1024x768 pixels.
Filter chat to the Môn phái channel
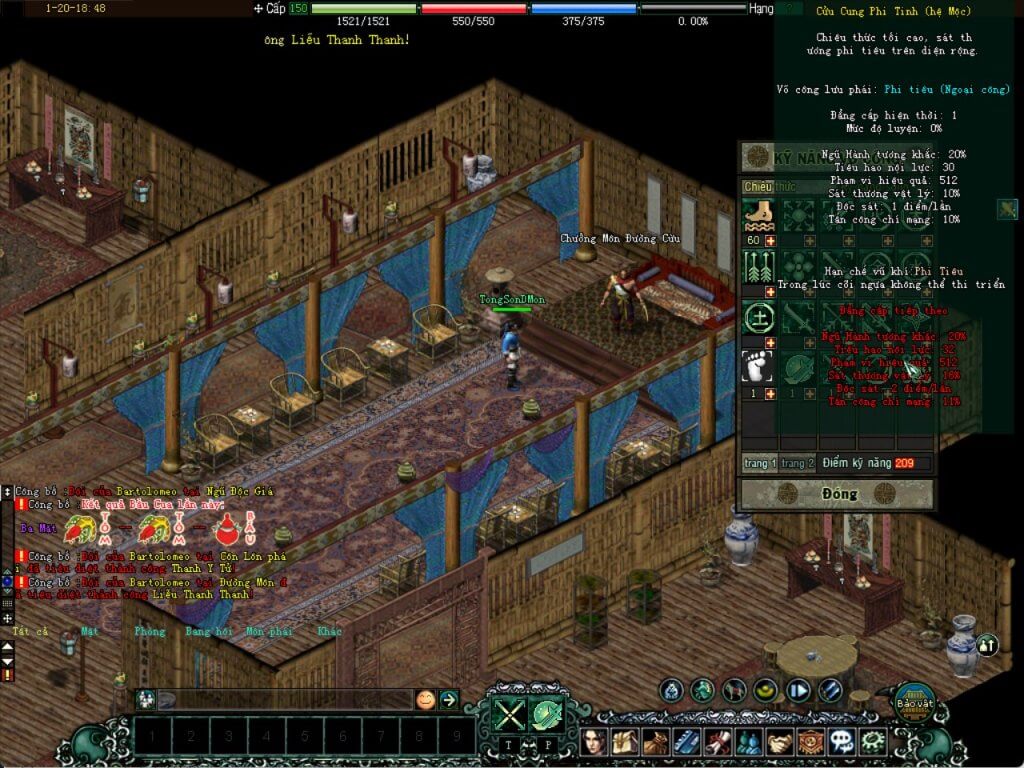pyautogui.click(x=268, y=631)
